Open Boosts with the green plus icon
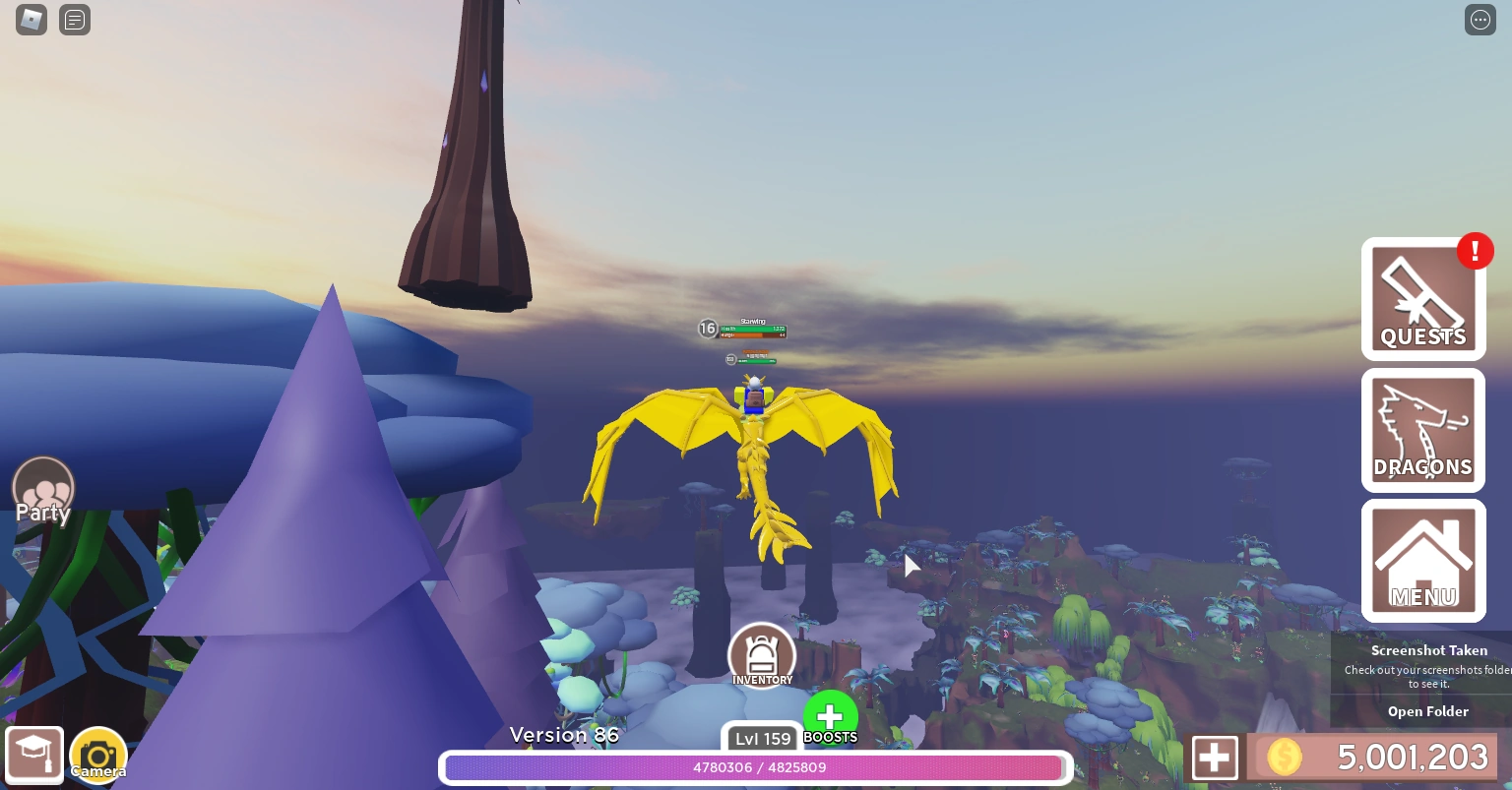The height and width of the screenshot is (790, 1512). pos(830,717)
